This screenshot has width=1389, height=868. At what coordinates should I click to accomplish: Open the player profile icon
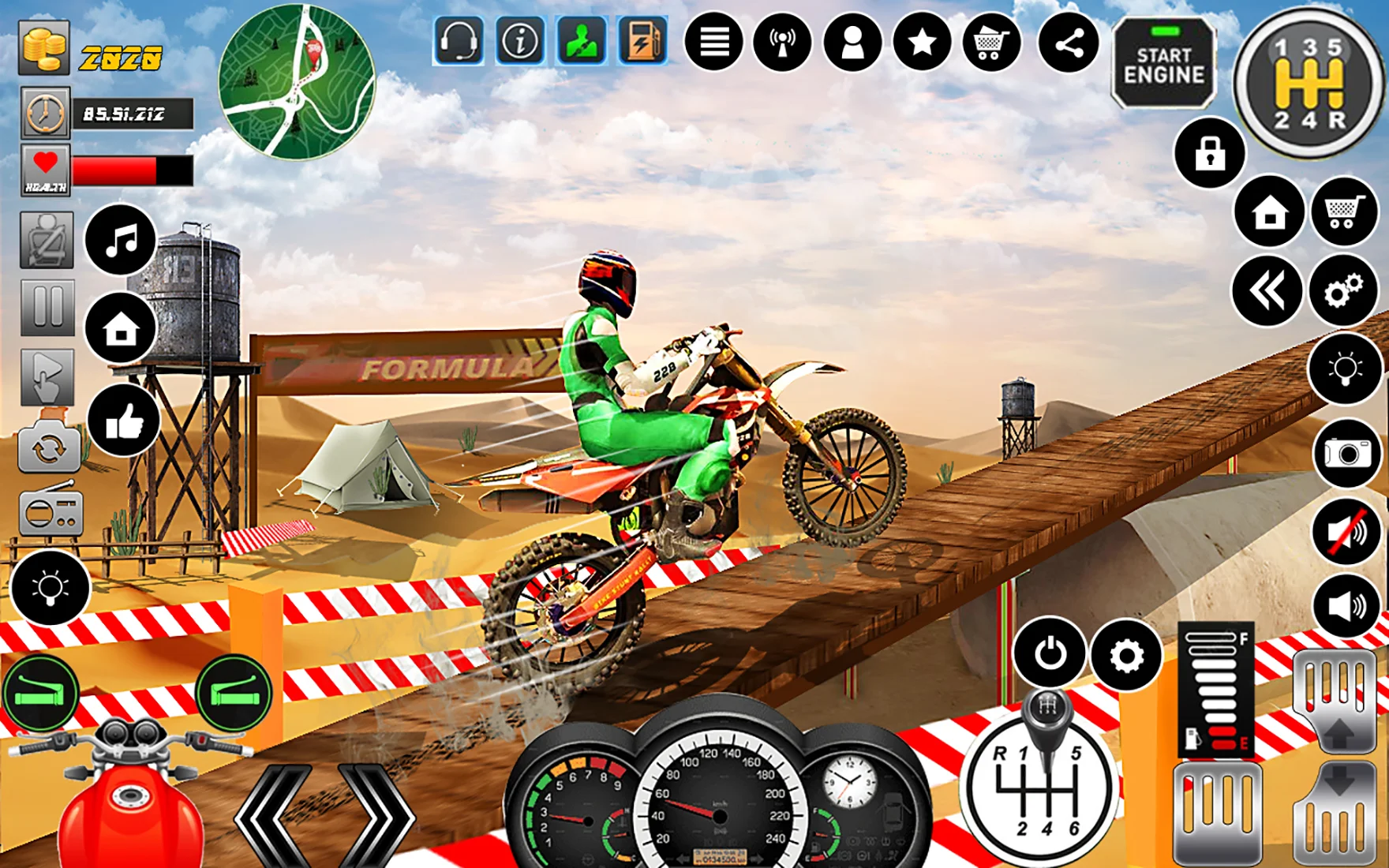click(x=852, y=43)
